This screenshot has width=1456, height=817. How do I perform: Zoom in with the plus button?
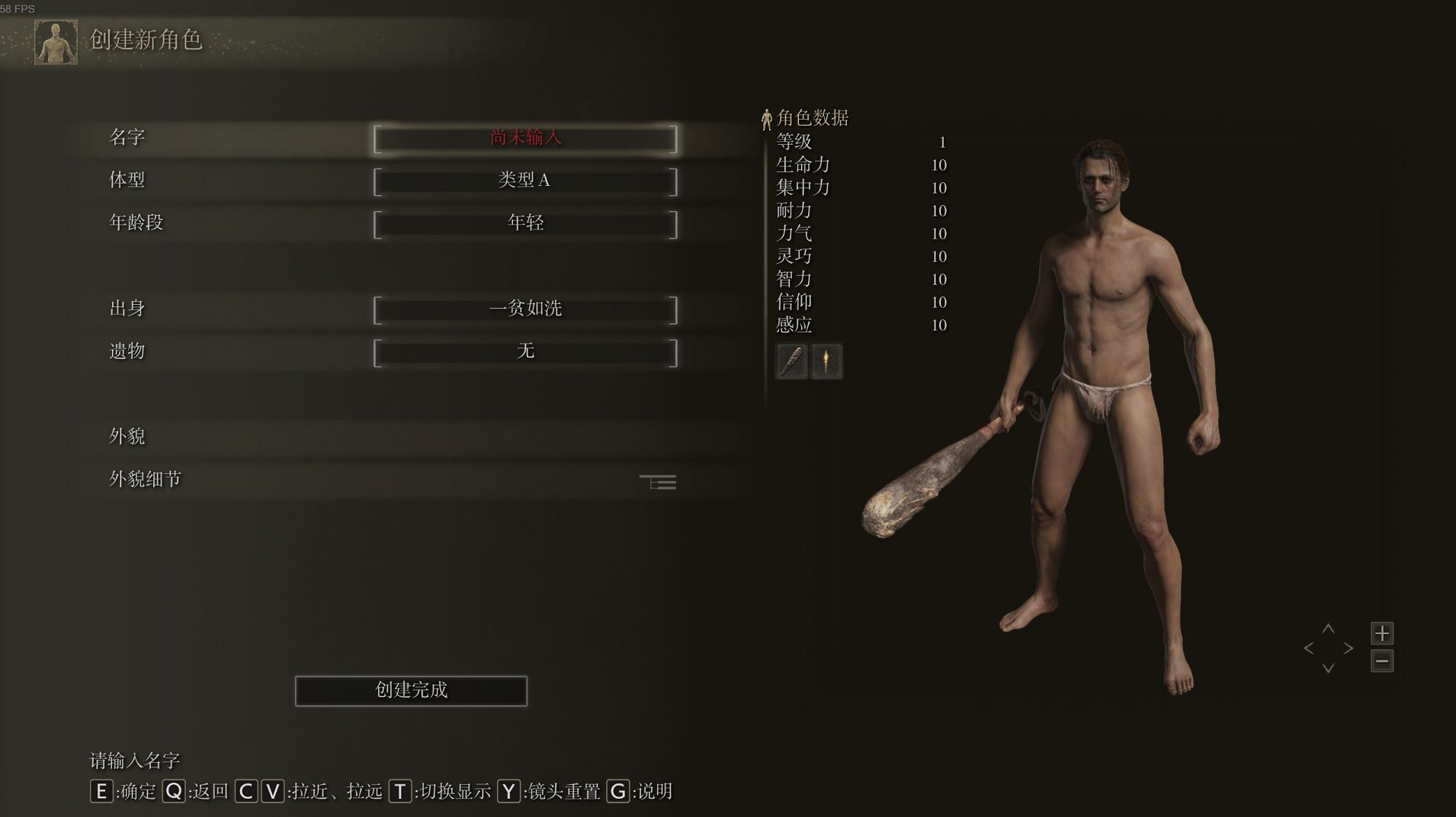(x=1382, y=633)
